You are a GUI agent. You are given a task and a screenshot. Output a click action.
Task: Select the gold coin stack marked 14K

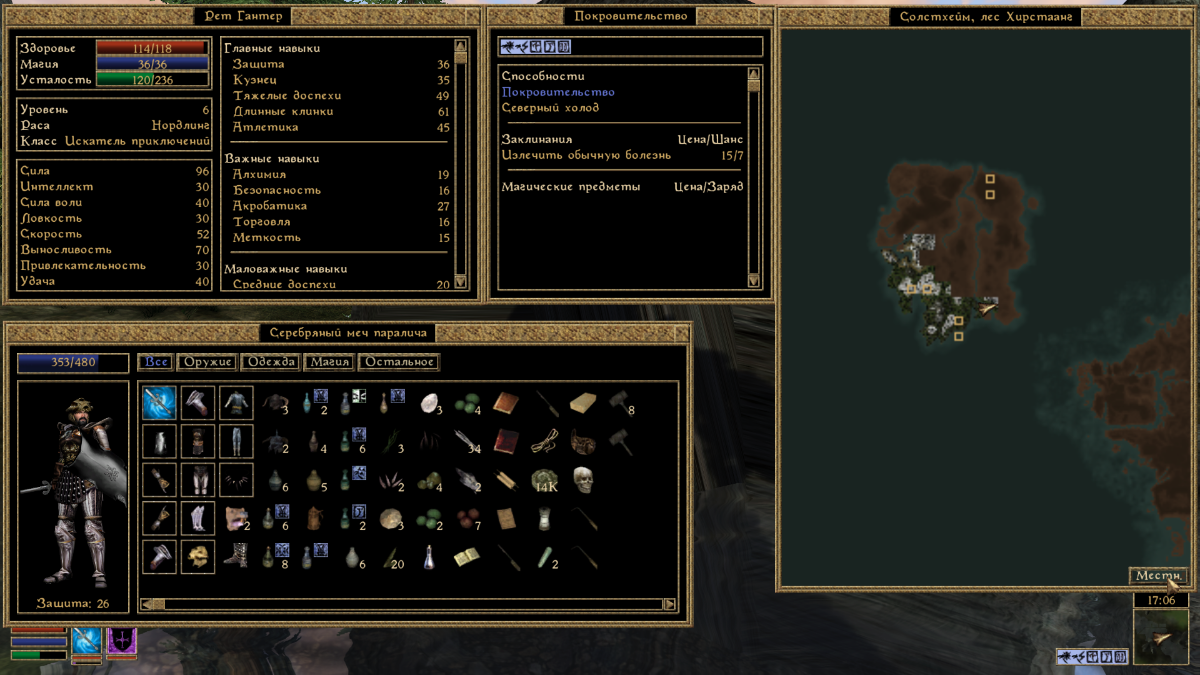pyautogui.click(x=545, y=479)
